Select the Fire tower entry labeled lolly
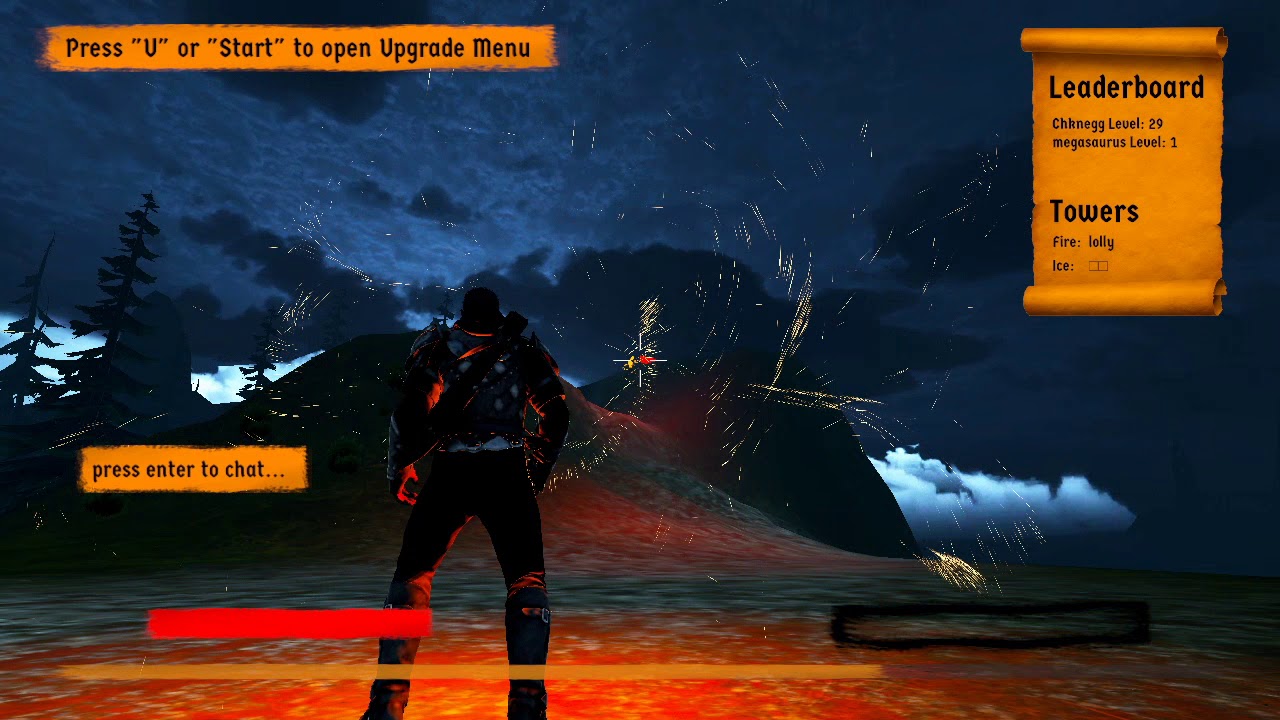1280x720 pixels. (1085, 242)
